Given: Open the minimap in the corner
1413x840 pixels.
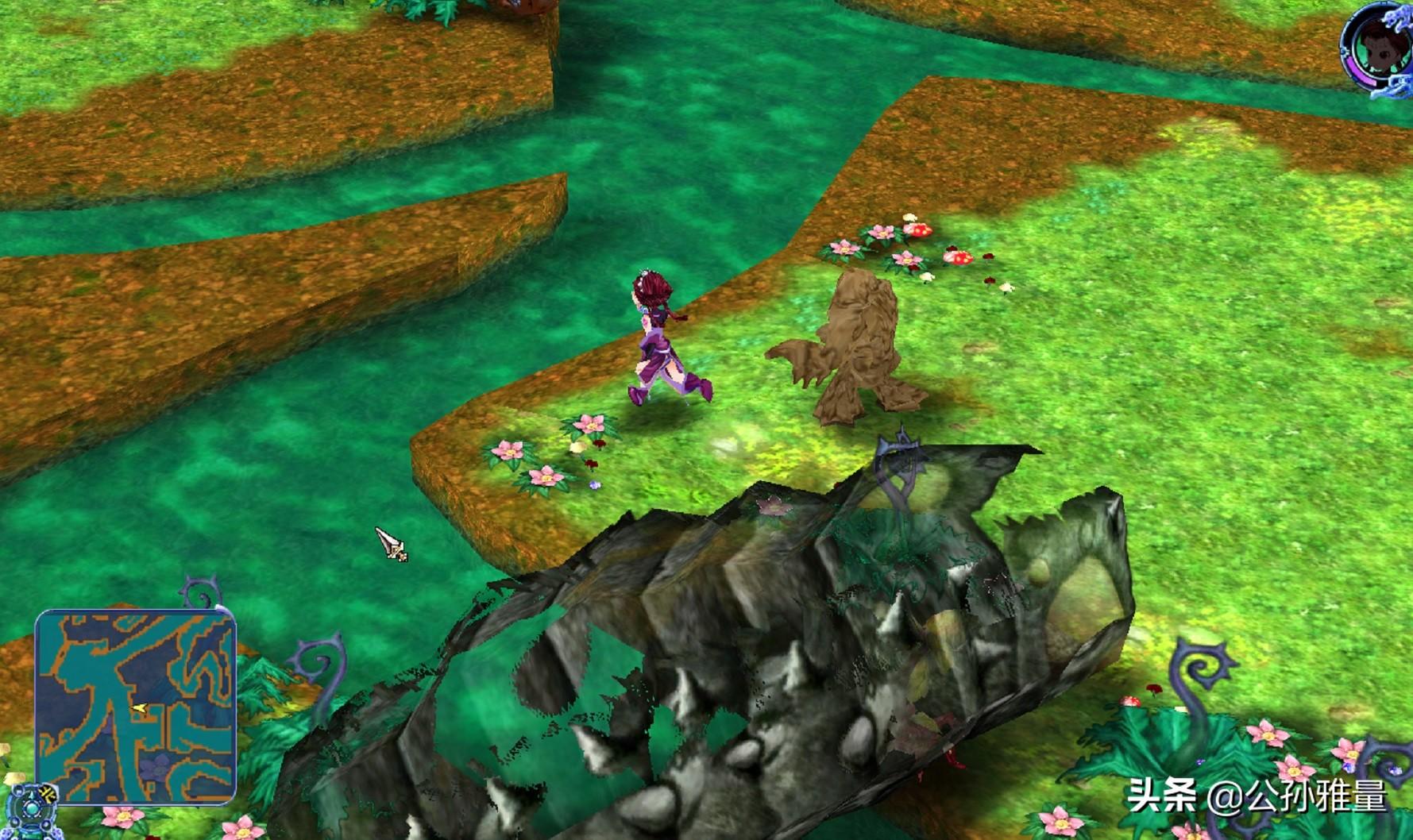Looking at the screenshot, I should click(136, 707).
